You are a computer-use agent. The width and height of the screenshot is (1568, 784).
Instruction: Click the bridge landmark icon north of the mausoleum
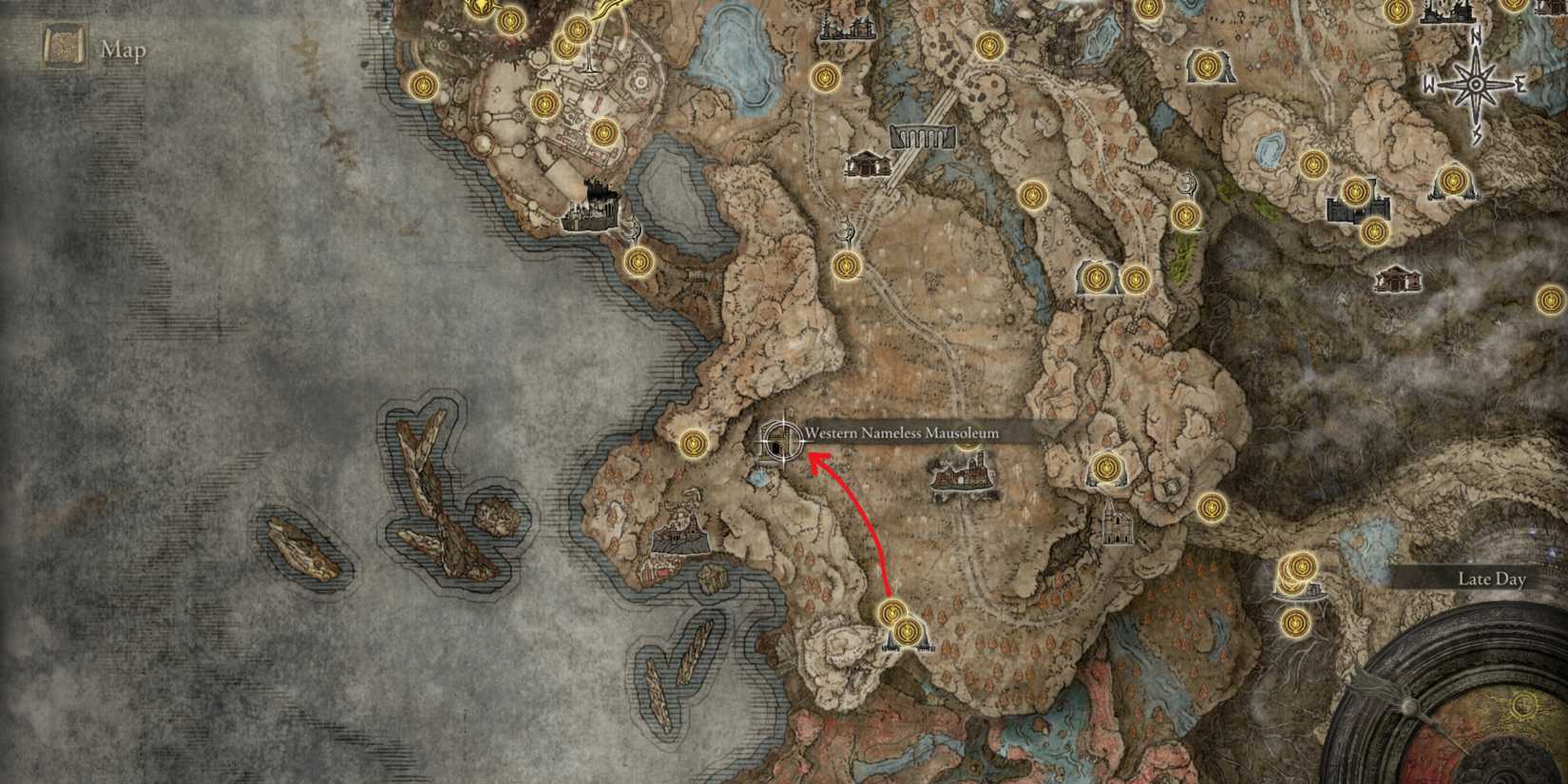coord(920,136)
